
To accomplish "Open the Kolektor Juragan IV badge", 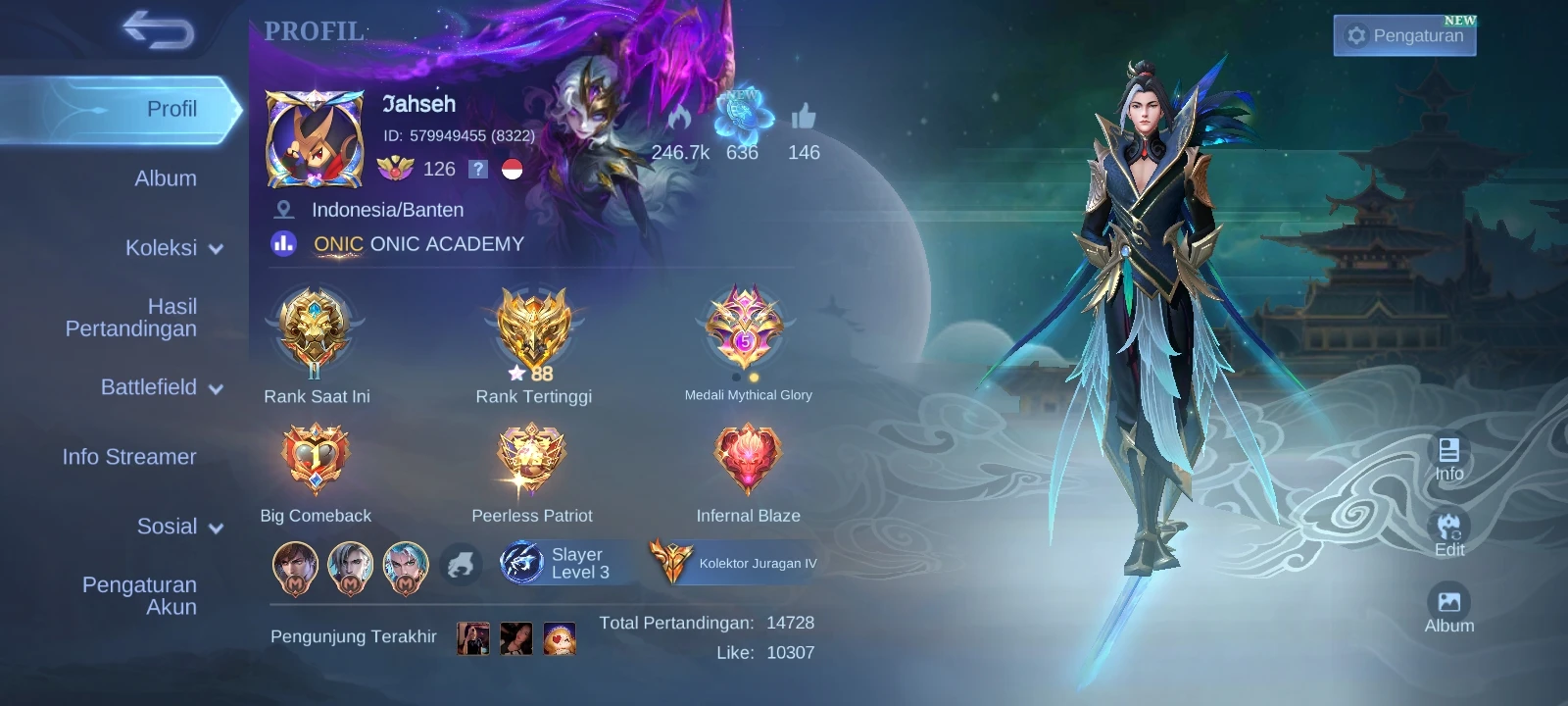I will pos(734,563).
